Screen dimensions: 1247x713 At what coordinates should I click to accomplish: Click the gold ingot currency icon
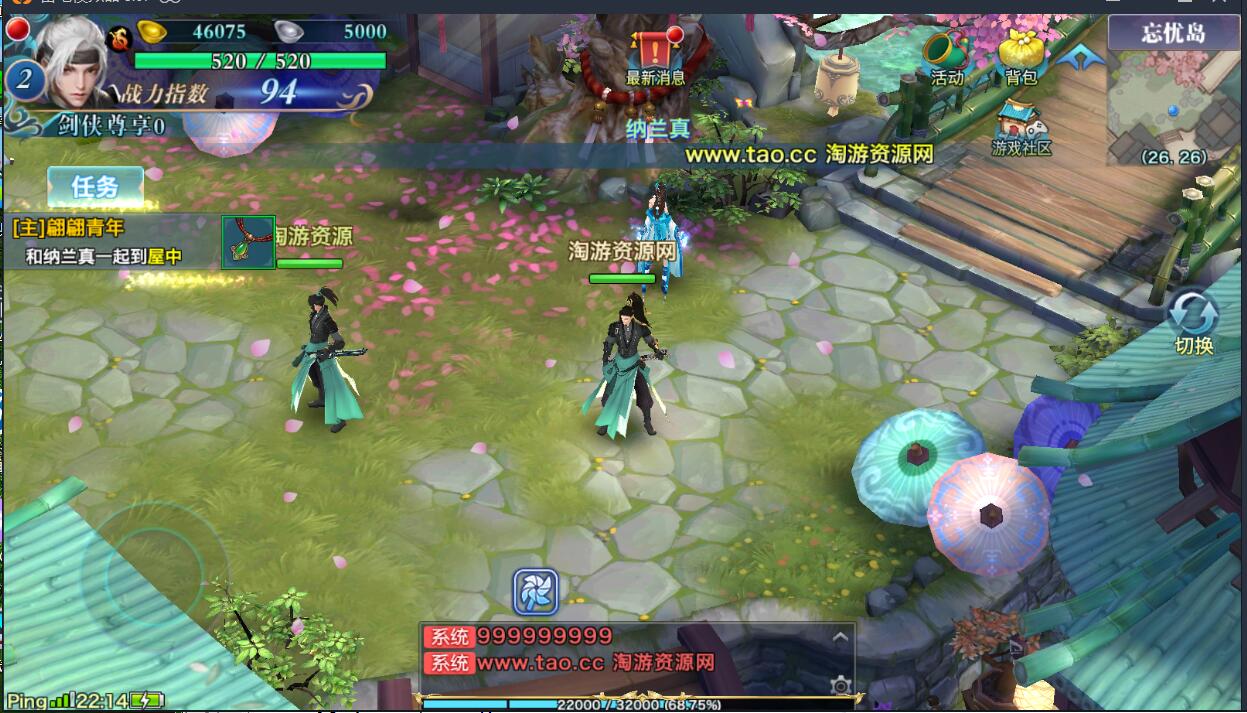coord(152,31)
